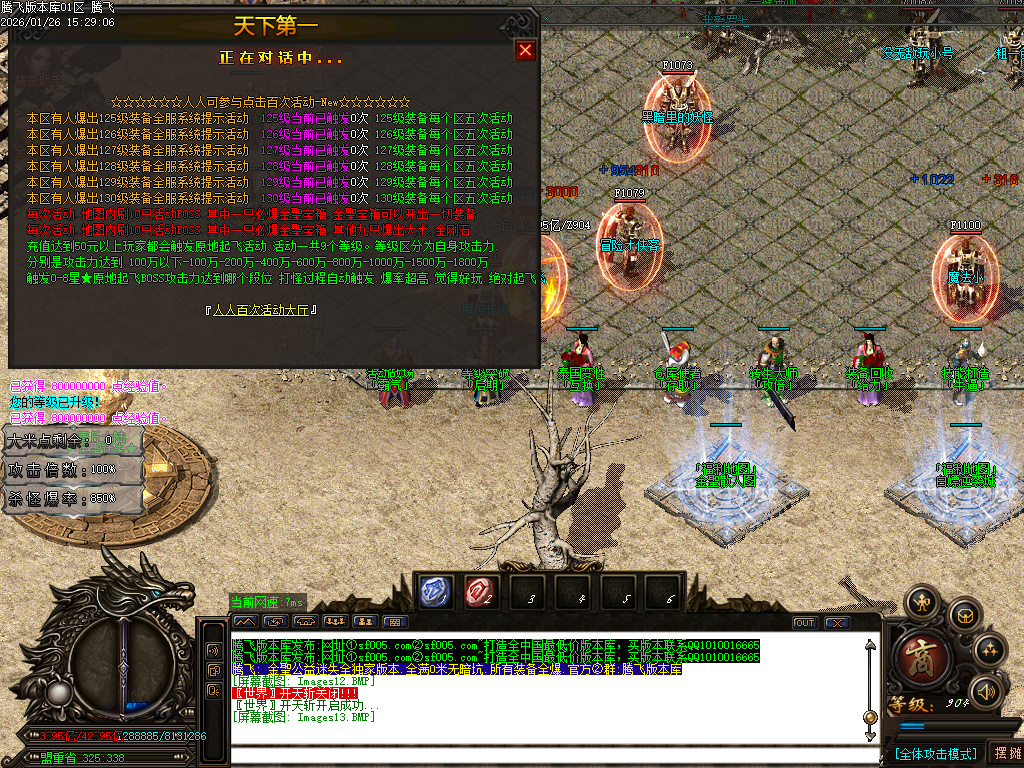Click the OUT button above the chat
Image resolution: width=1024 pixels, height=768 pixels.
tap(805, 623)
